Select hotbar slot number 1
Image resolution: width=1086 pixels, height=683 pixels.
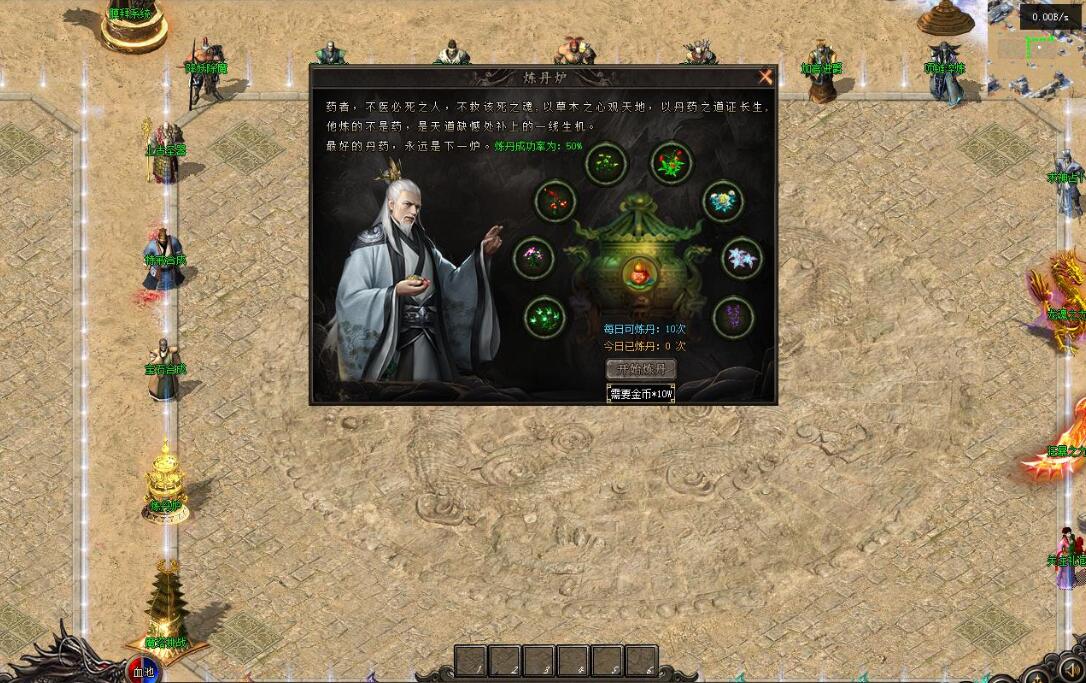(472, 661)
